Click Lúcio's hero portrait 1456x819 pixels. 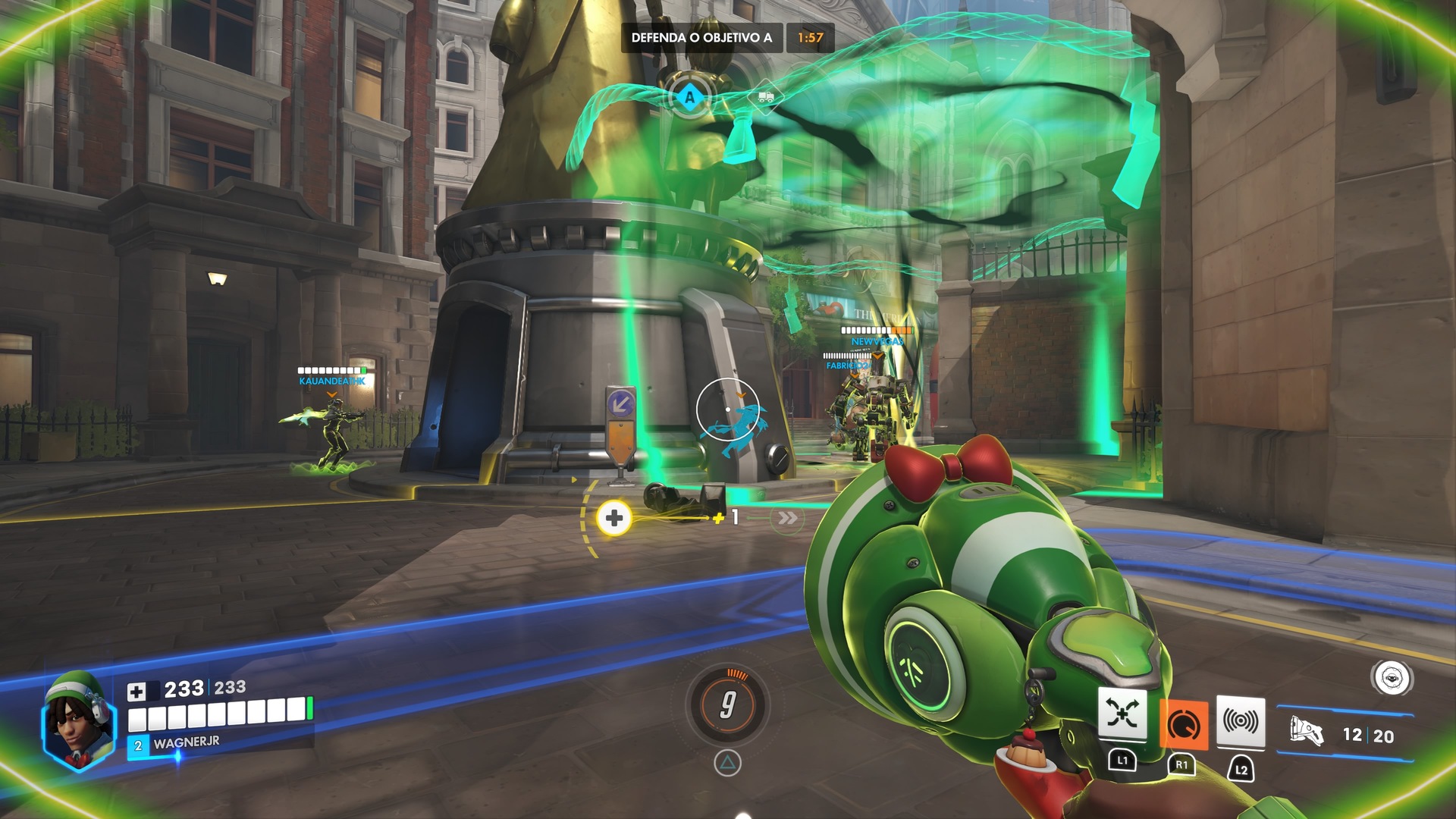(77, 722)
